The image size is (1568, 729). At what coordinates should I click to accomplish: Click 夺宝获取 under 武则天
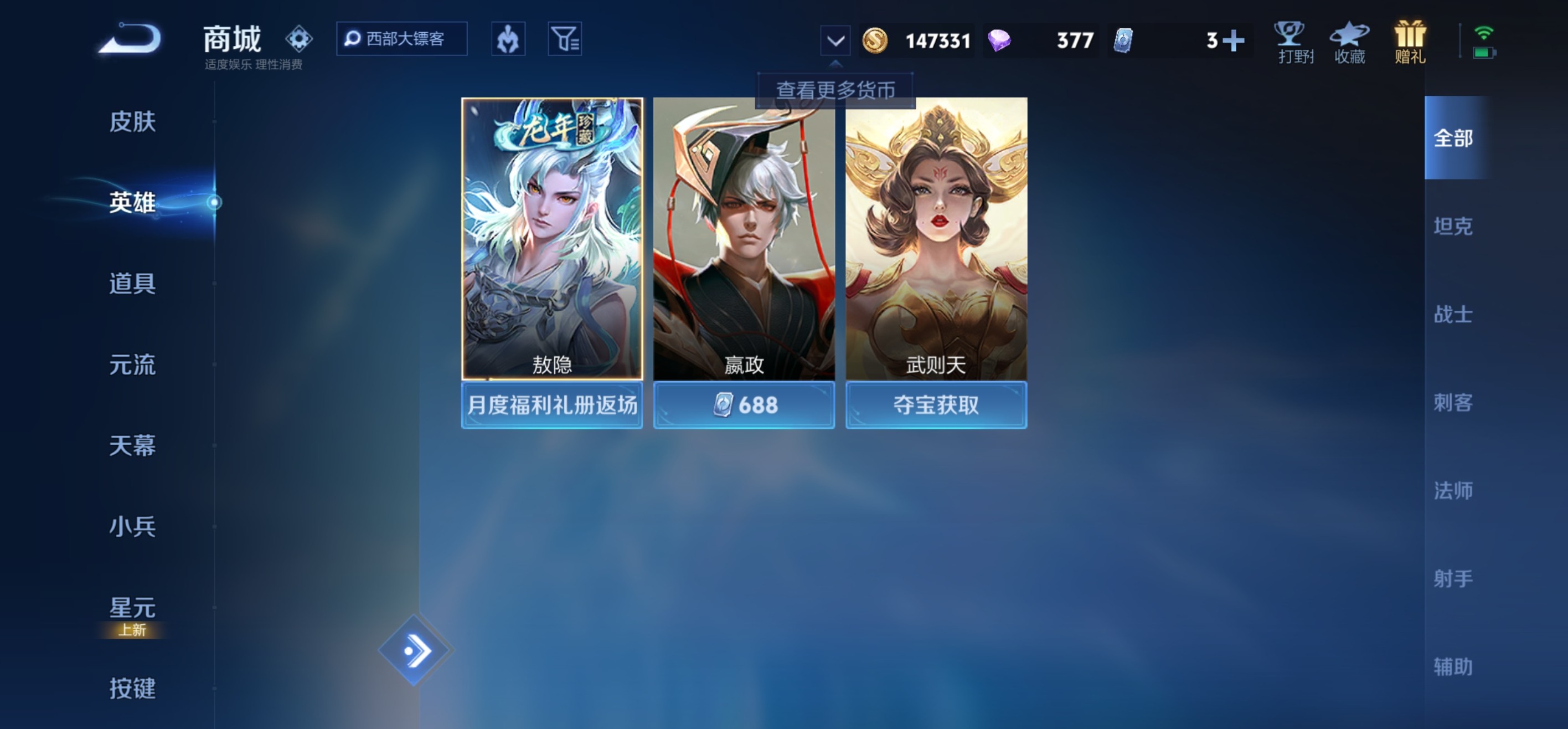point(936,405)
